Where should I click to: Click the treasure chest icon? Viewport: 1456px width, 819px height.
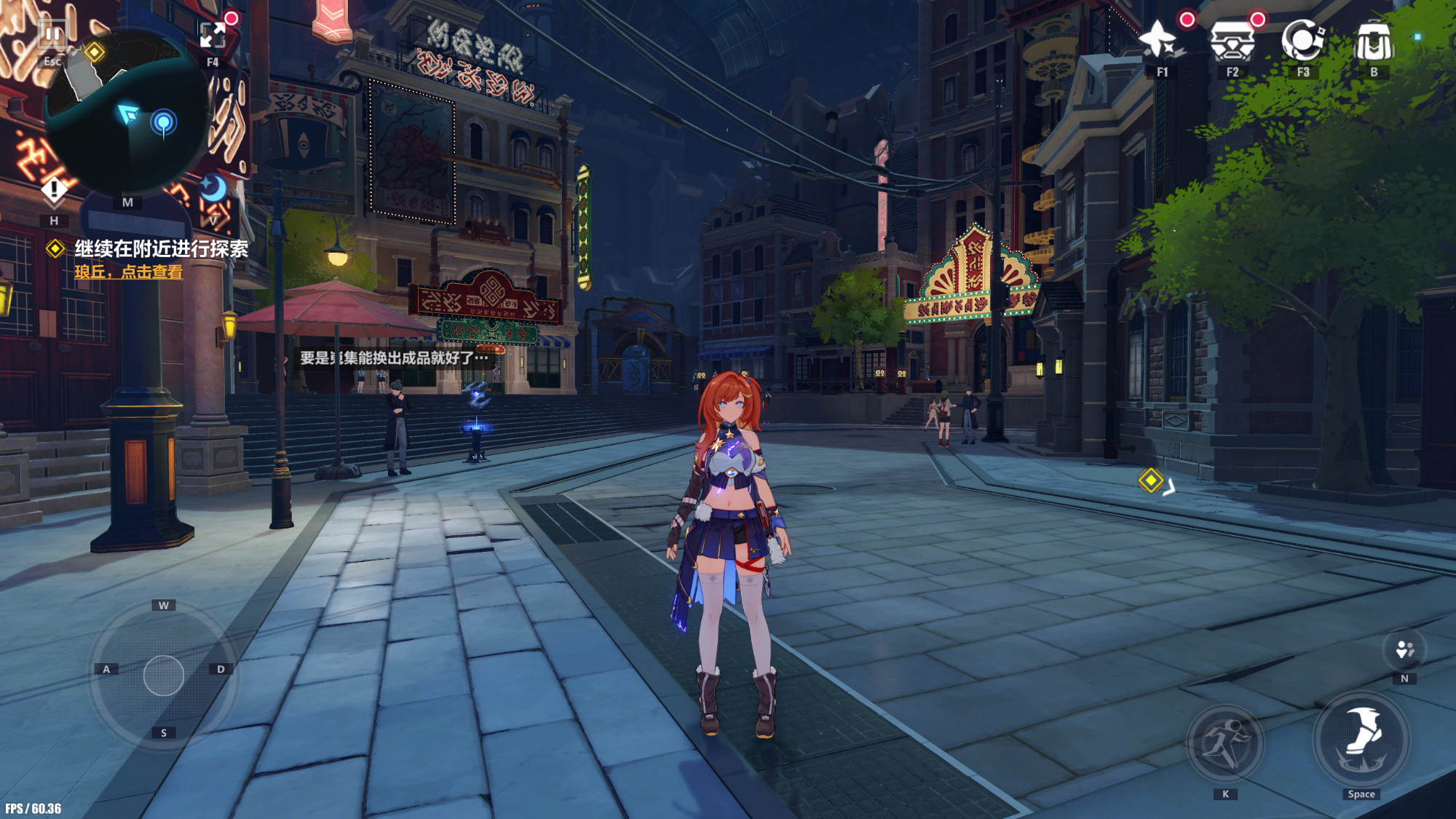[x=1232, y=40]
